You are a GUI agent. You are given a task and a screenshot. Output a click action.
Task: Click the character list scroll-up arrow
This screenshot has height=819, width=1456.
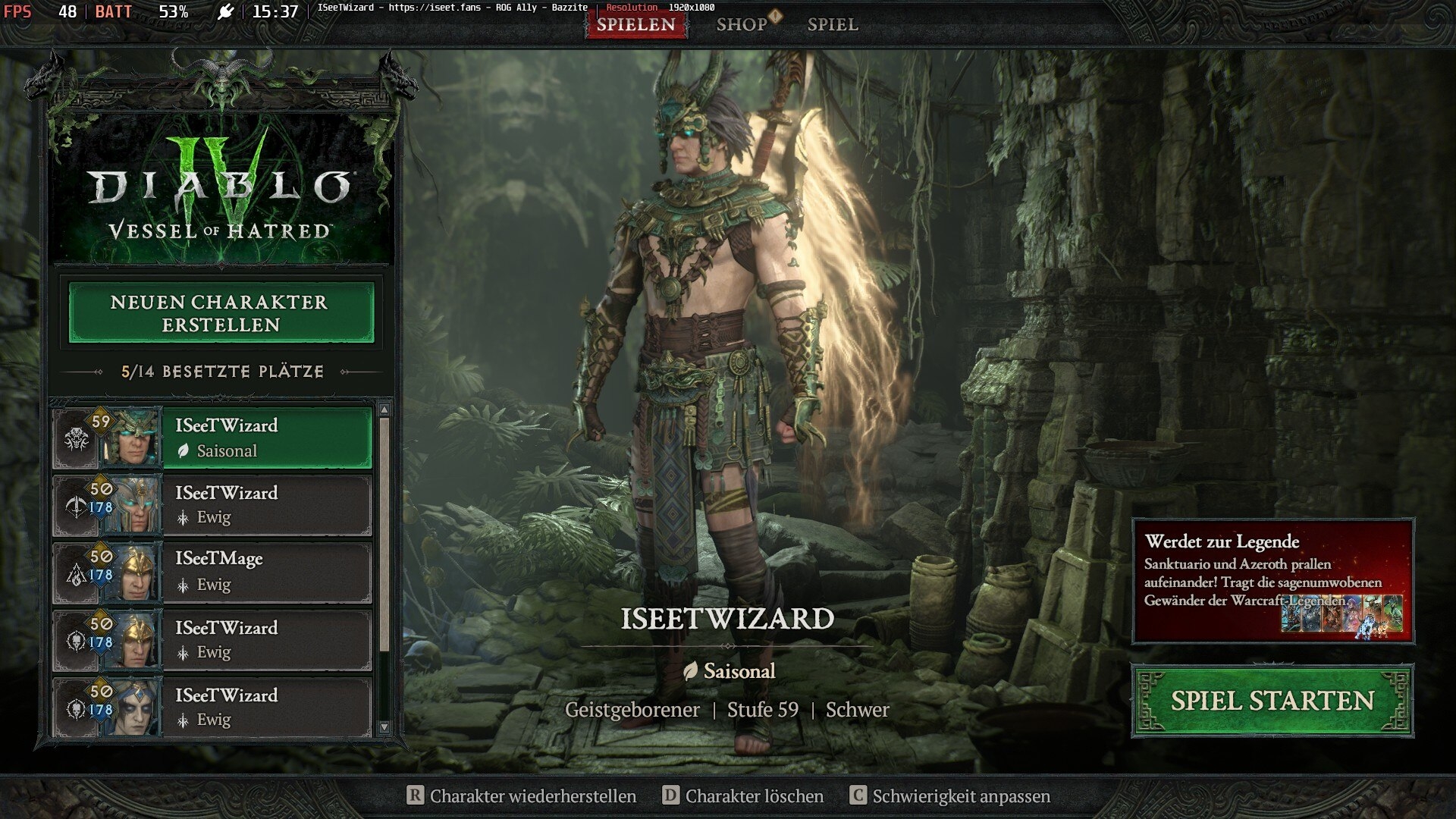[x=384, y=410]
